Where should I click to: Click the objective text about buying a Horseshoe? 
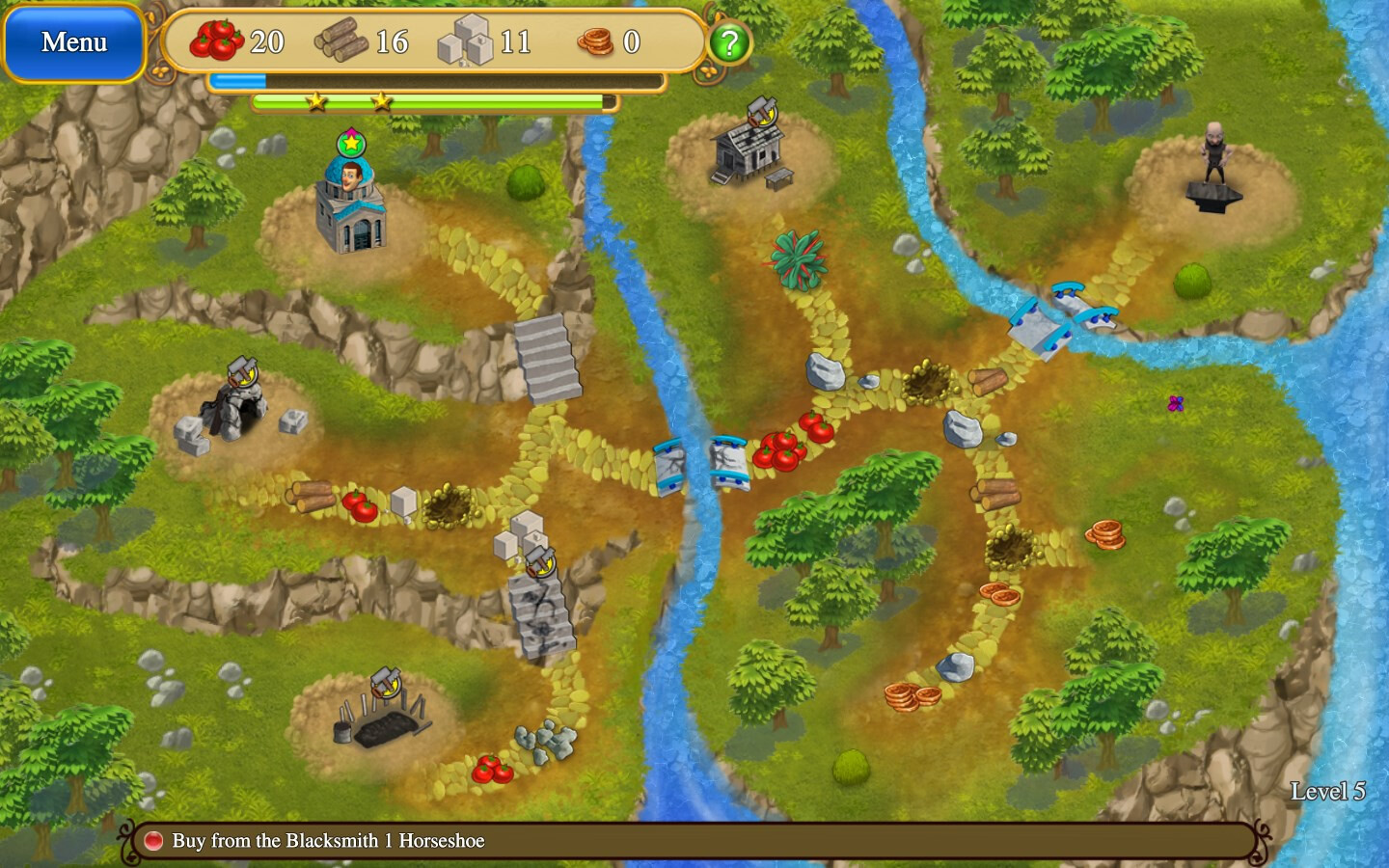pos(328,841)
